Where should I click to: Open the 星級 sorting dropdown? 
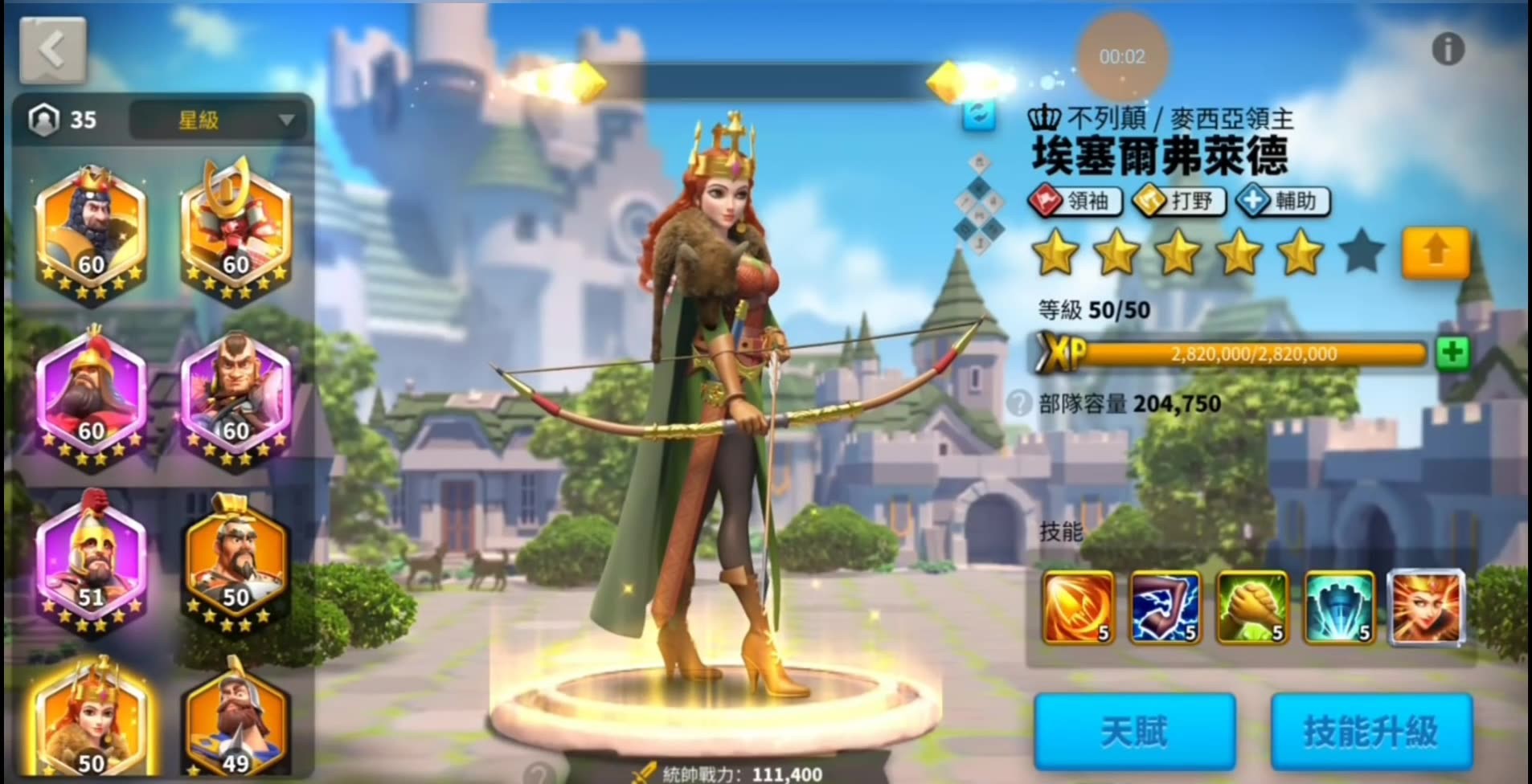tap(217, 120)
